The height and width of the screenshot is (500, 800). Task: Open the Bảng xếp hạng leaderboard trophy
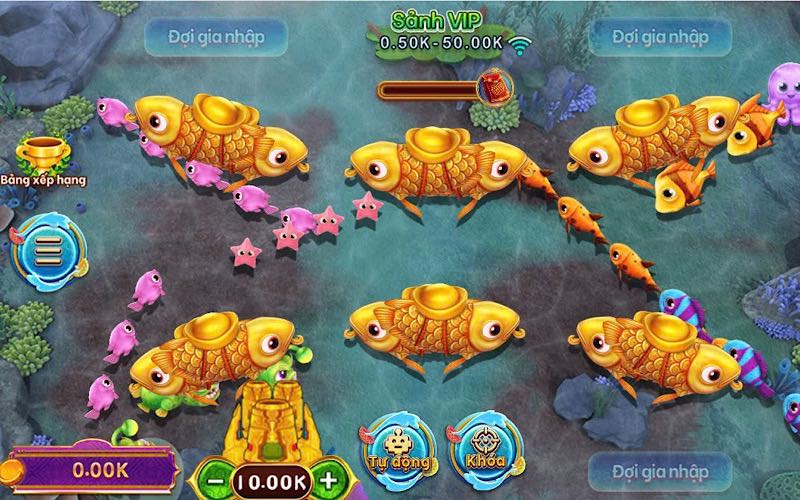tap(42, 156)
